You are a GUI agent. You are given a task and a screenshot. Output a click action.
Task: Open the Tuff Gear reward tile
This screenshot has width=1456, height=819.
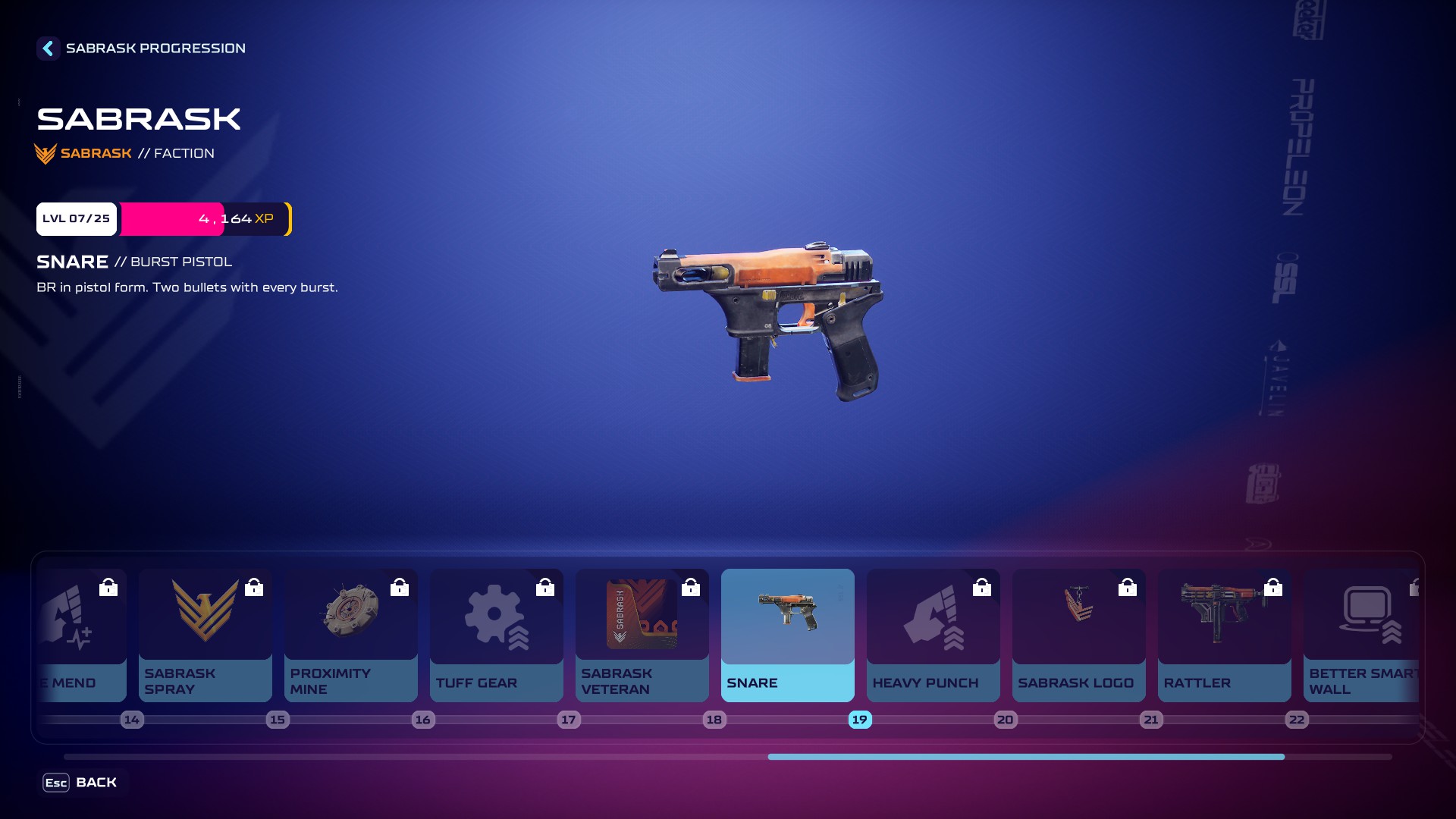(x=496, y=635)
